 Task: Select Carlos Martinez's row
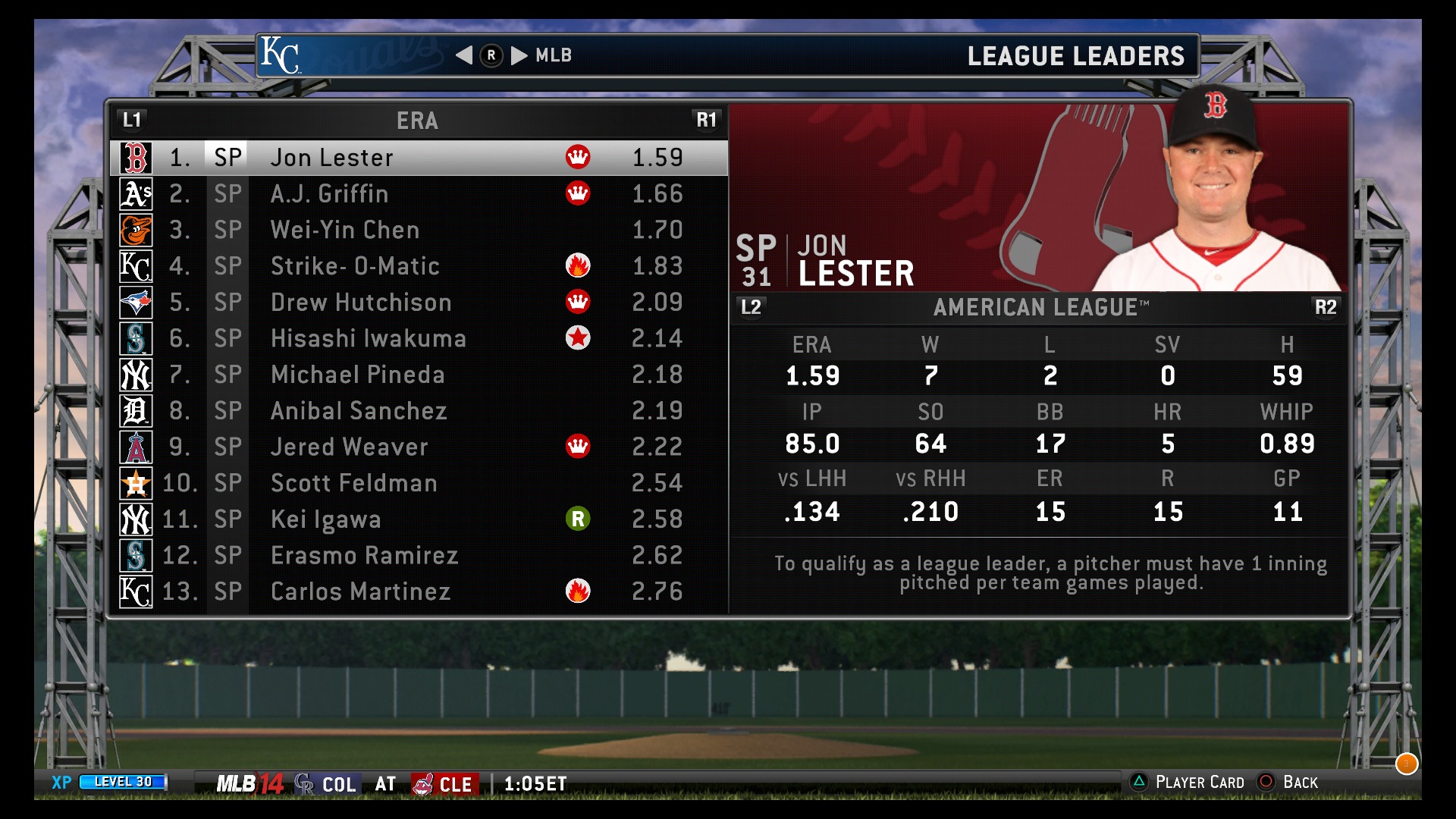pyautogui.click(x=419, y=591)
